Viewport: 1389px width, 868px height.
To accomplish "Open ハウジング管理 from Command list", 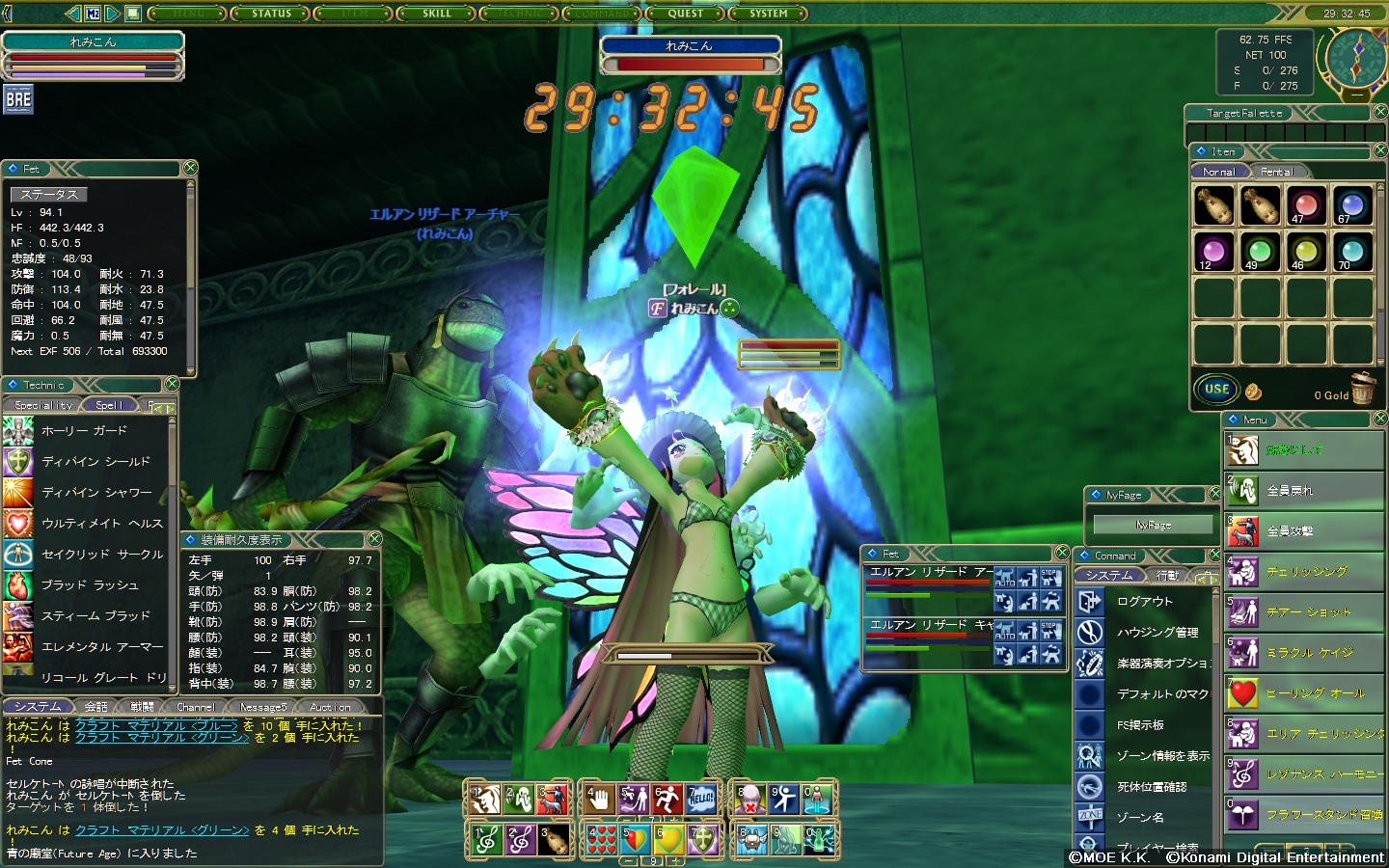I will (1157, 633).
